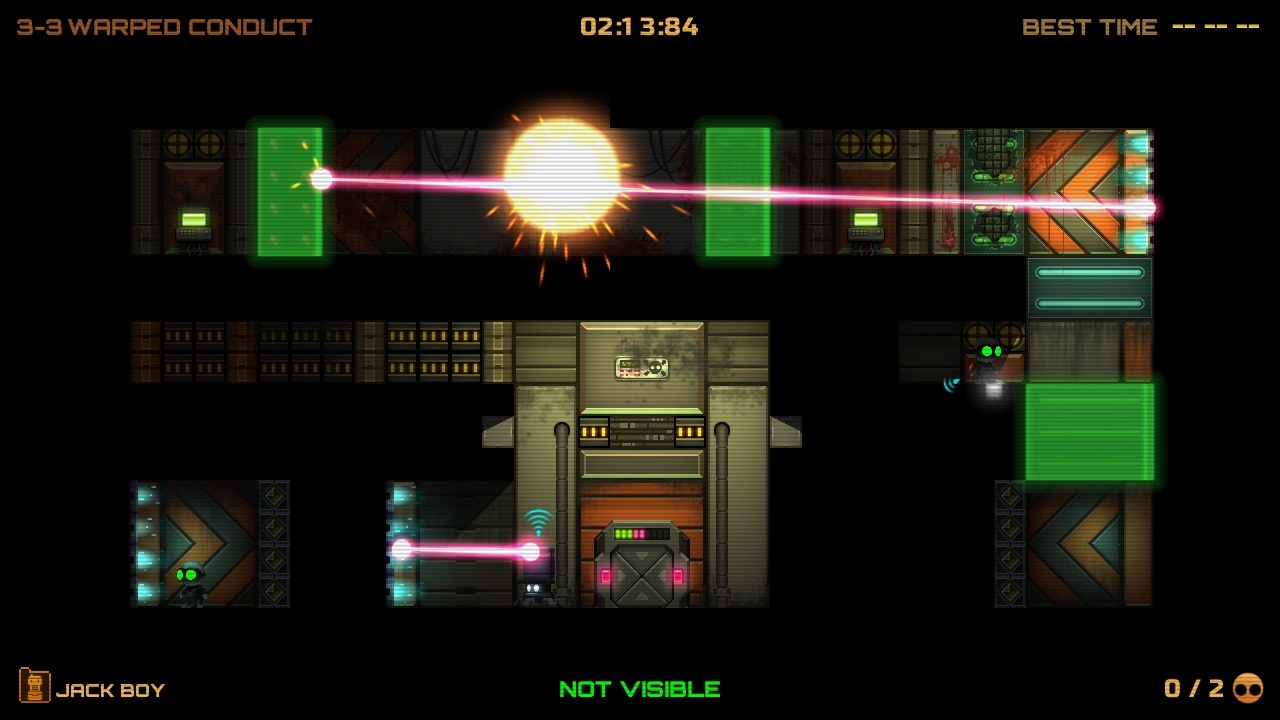Click the Jack Boy robot portrait icon
1280x720 pixels.
click(x=36, y=688)
